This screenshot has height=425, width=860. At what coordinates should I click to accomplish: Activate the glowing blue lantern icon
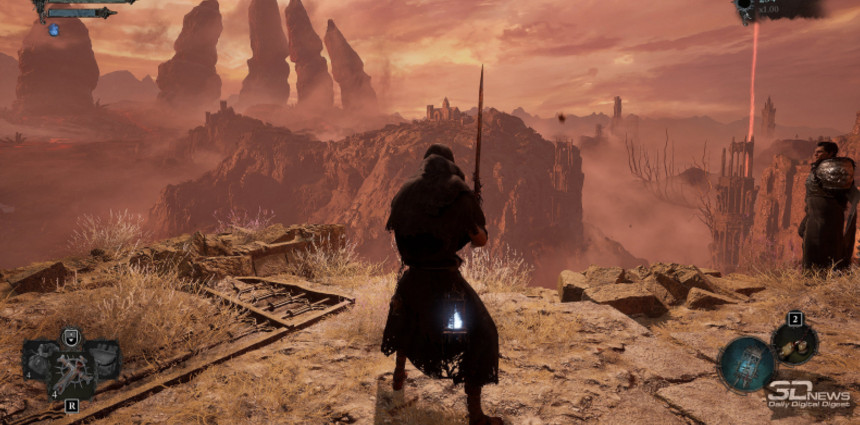click(746, 362)
